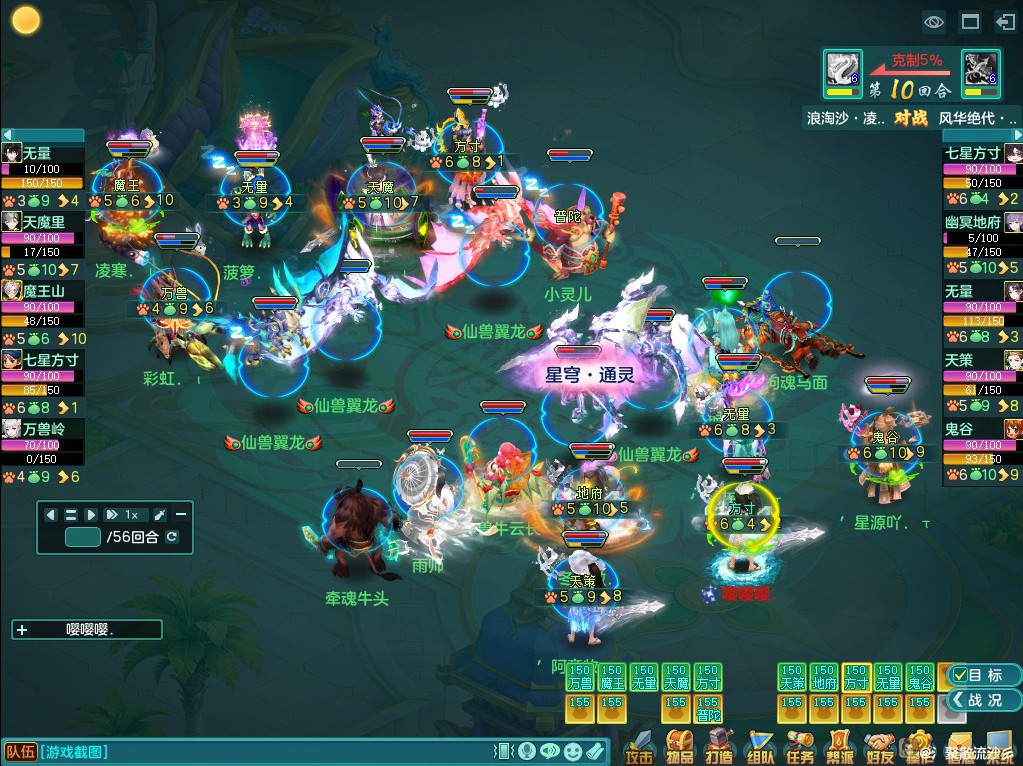Open the 打造 crafting menu
The image size is (1023, 766).
tap(719, 747)
